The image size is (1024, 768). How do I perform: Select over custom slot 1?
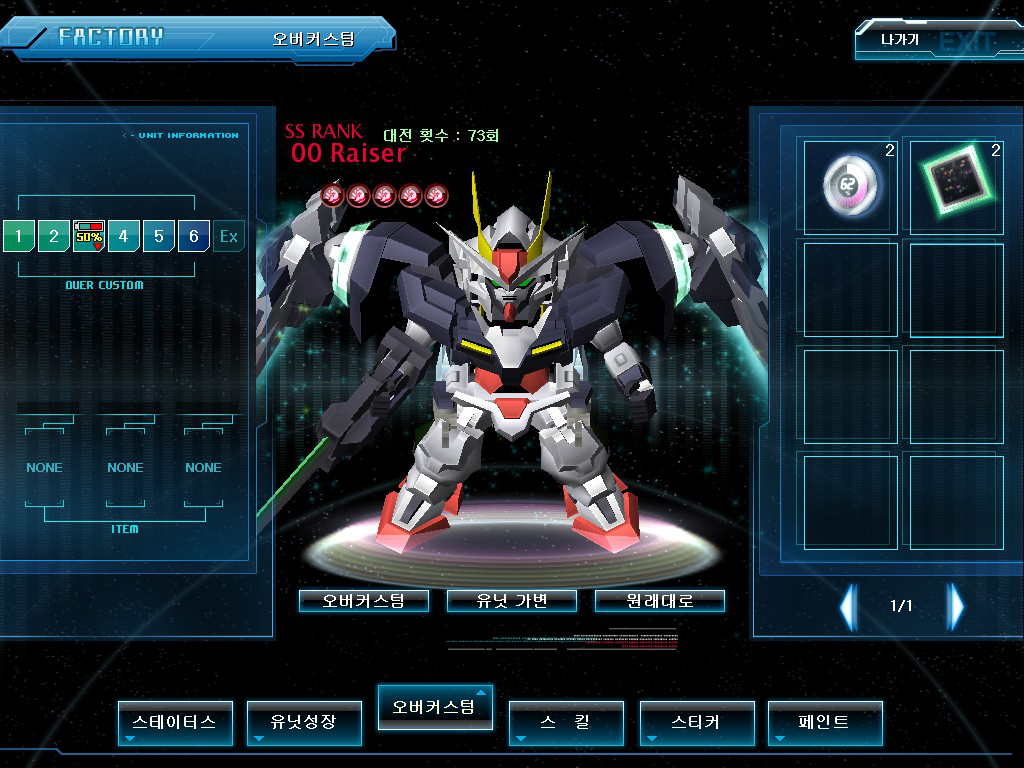tap(18, 237)
